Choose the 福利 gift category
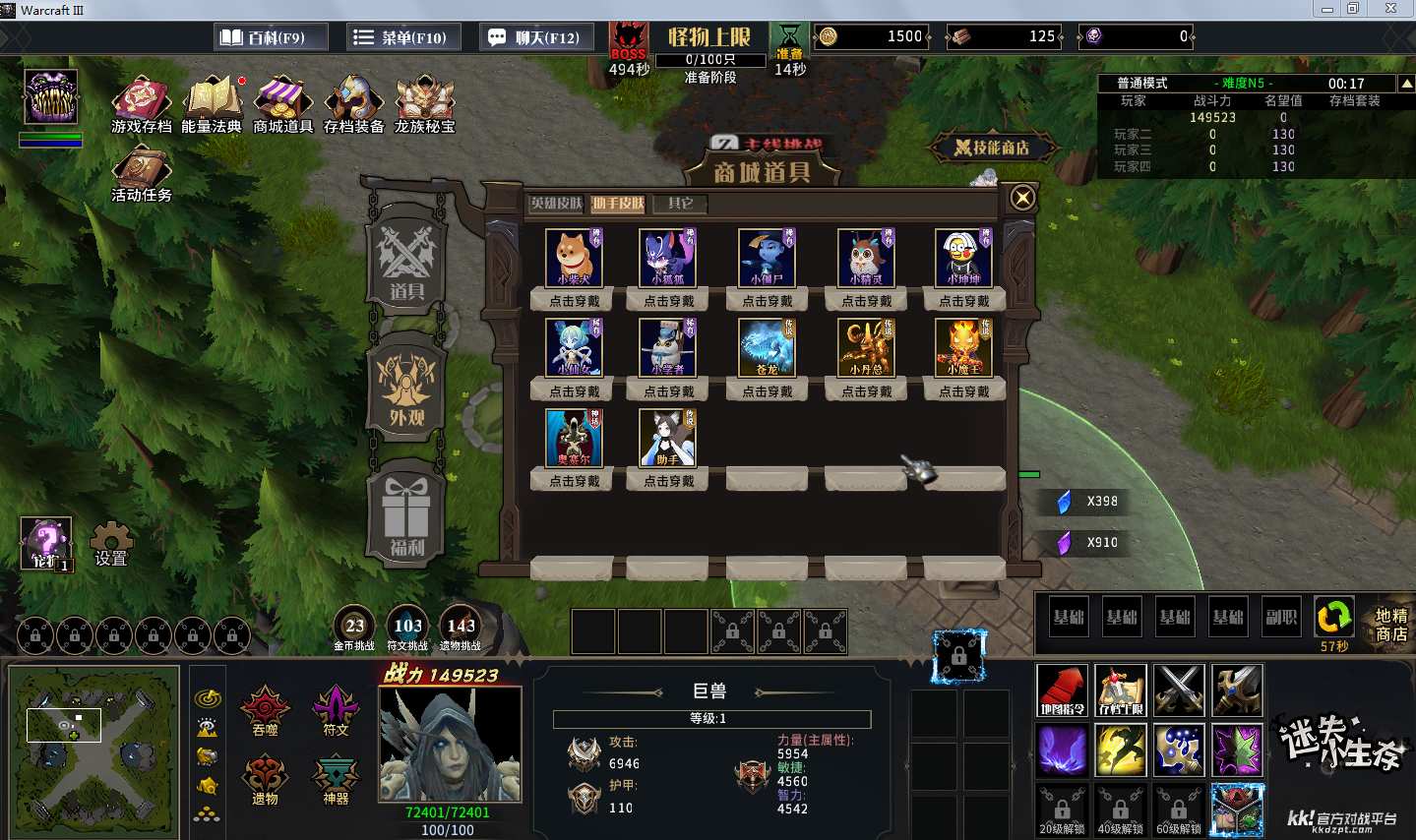1416x840 pixels. [406, 515]
